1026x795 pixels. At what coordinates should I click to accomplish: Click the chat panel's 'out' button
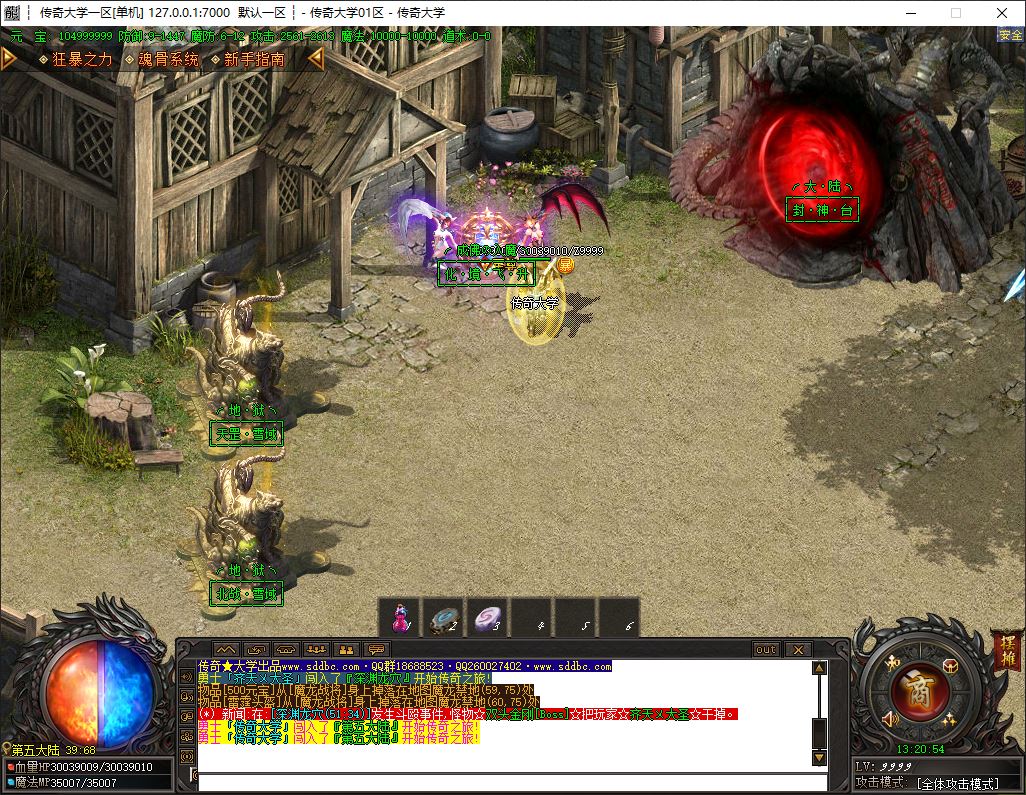click(766, 650)
